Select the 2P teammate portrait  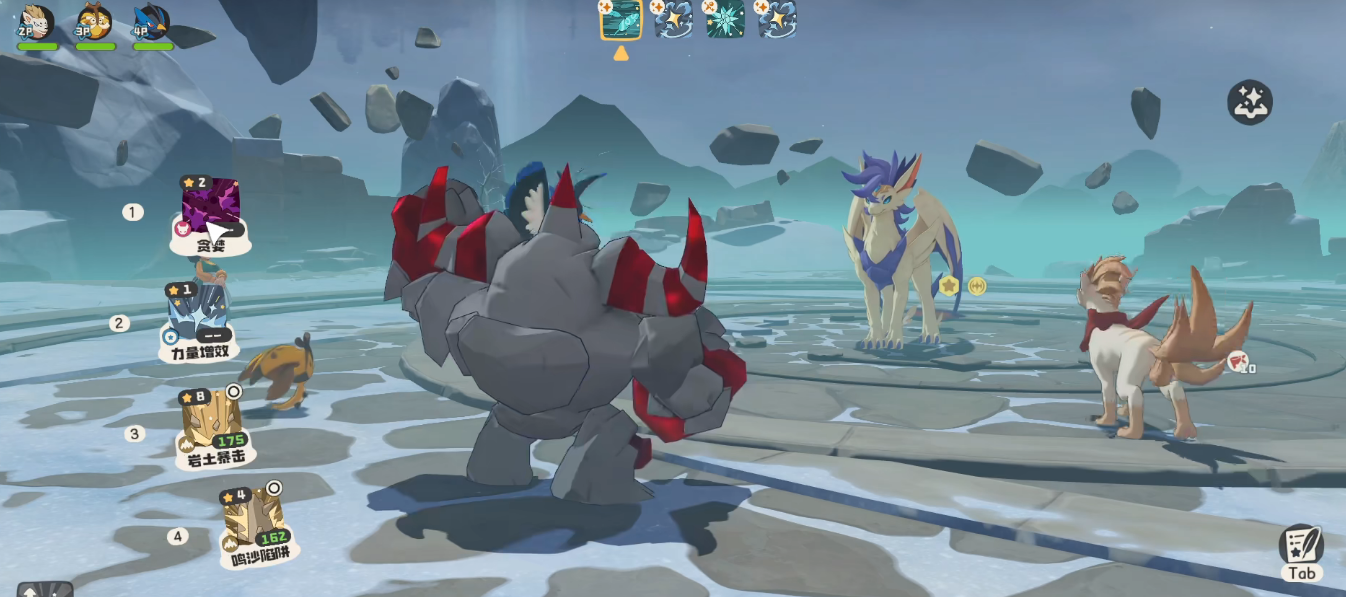click(37, 24)
